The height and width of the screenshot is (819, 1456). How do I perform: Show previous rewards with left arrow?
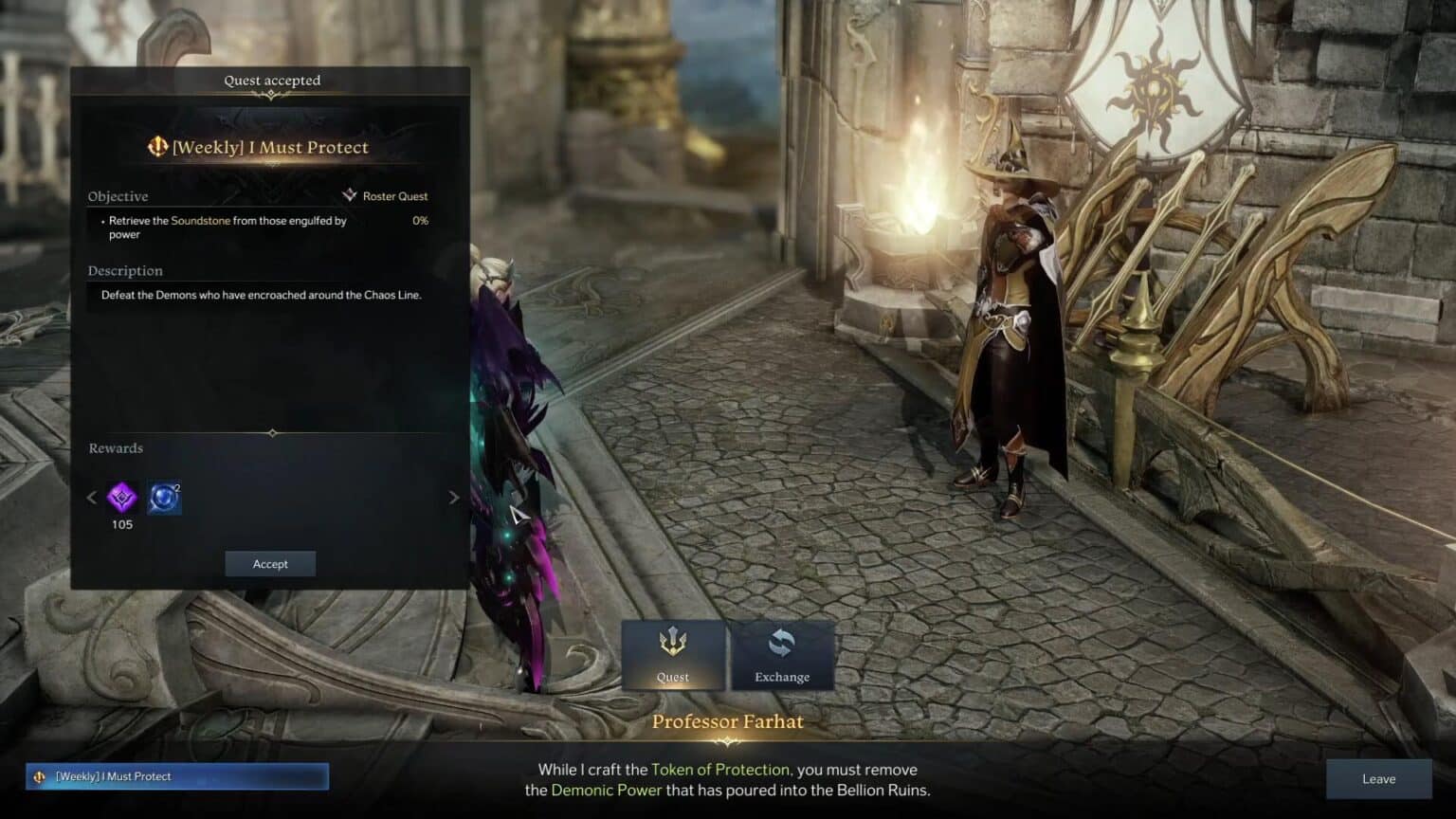[x=92, y=497]
